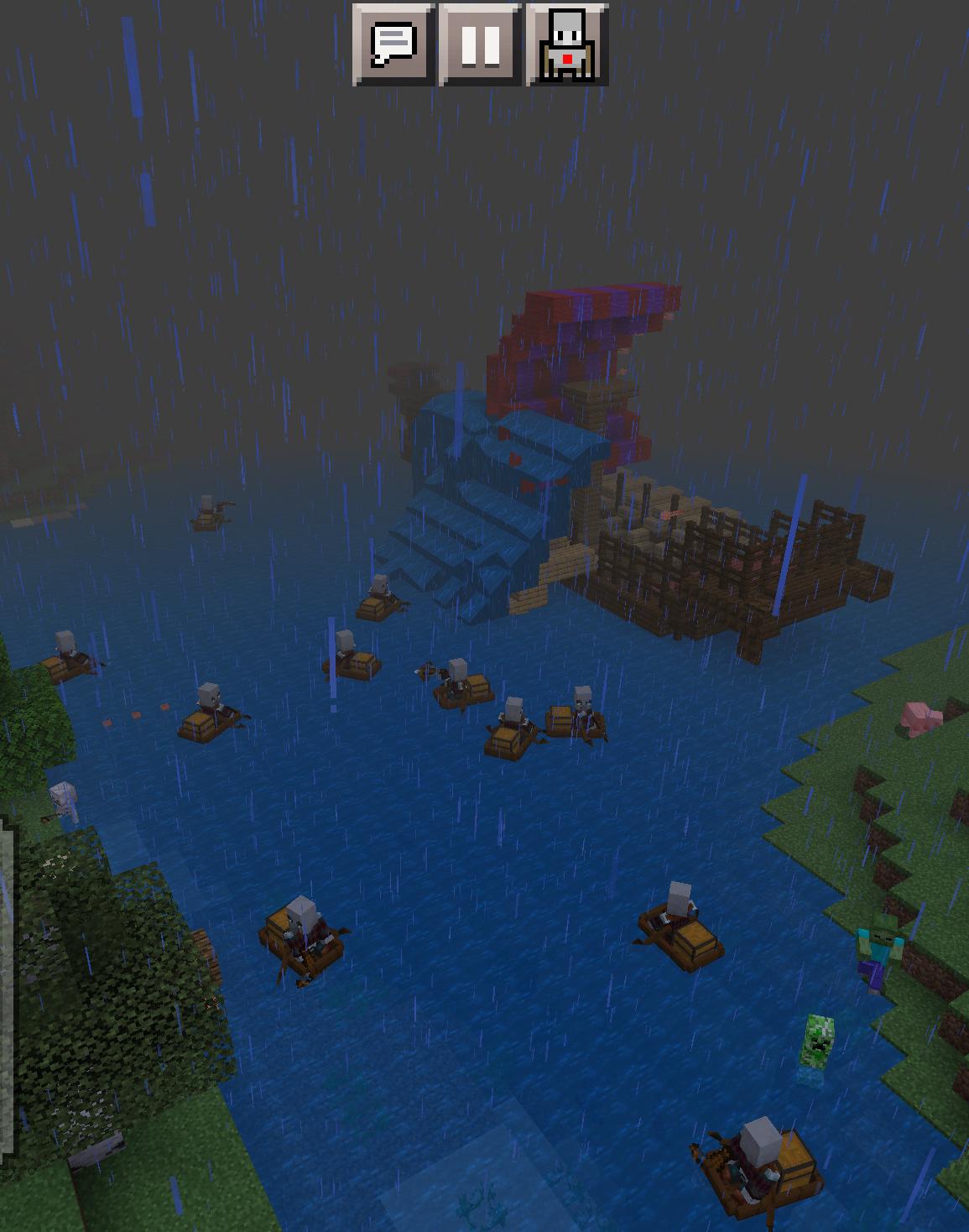Pause the game with the pause button
Viewport: 969px width, 1232px height.
[481, 44]
